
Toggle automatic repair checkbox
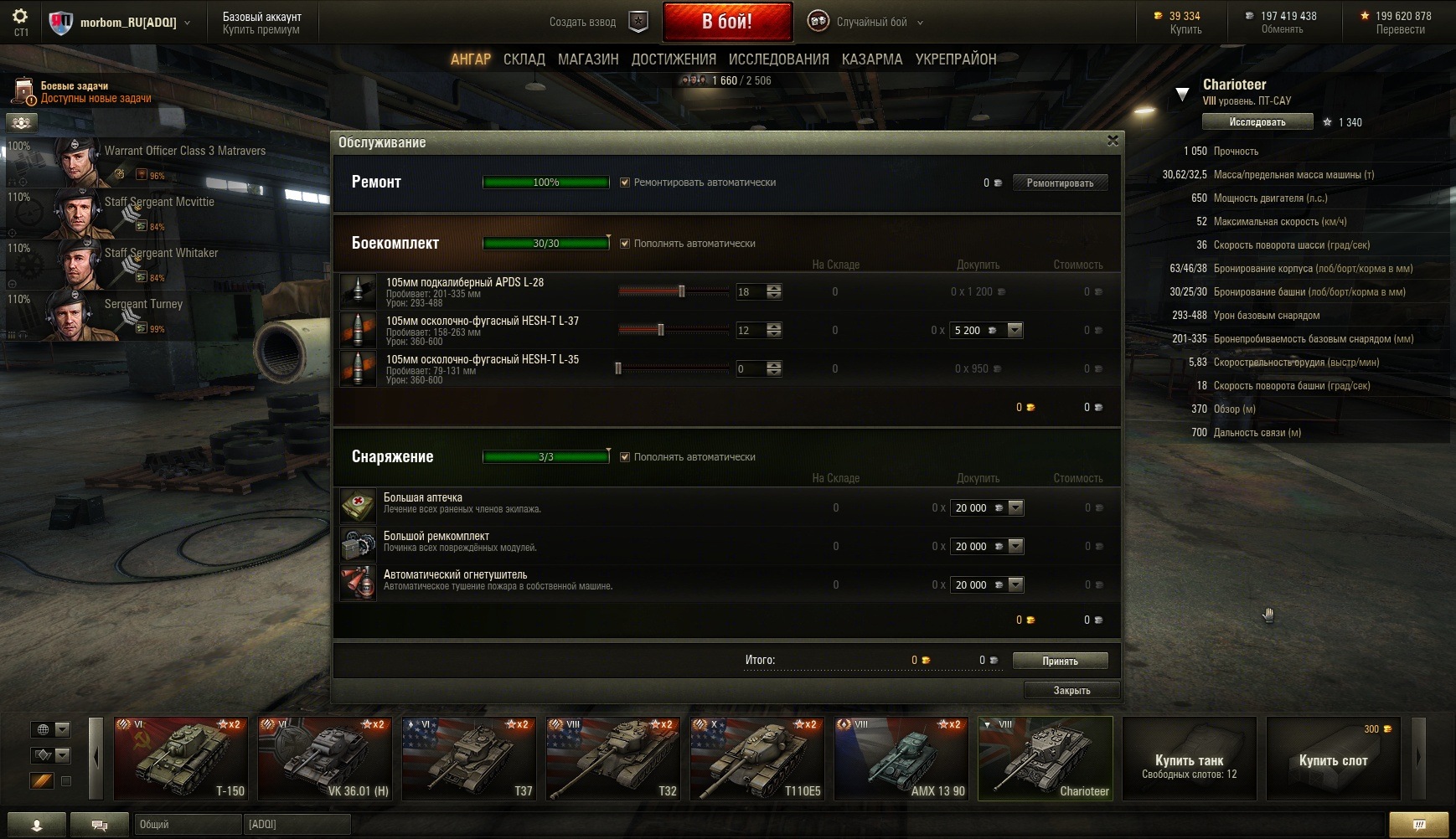625,183
